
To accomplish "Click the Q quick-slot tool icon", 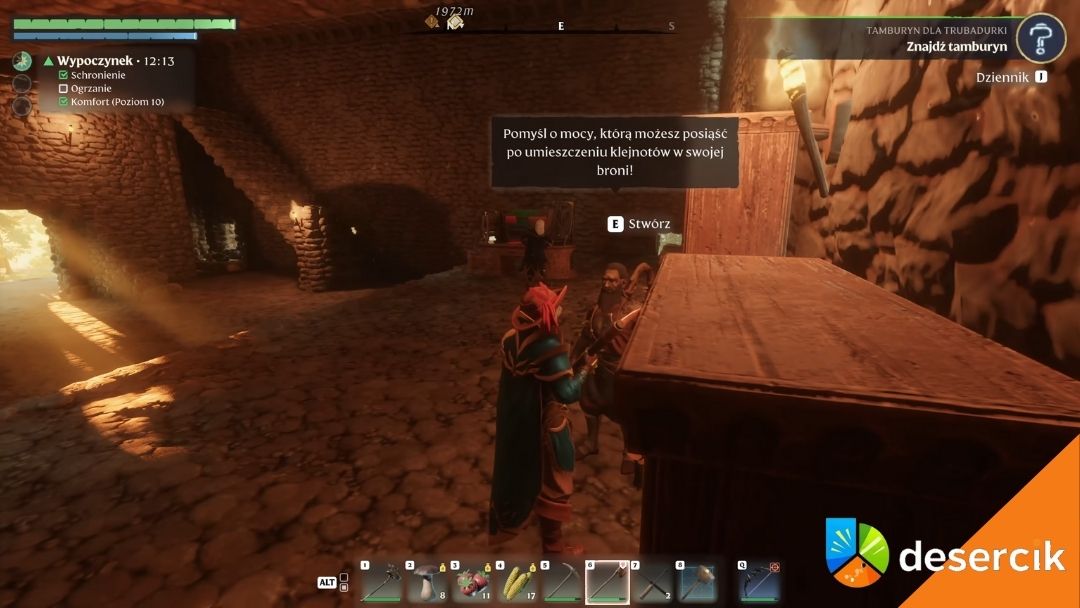I will click(758, 583).
